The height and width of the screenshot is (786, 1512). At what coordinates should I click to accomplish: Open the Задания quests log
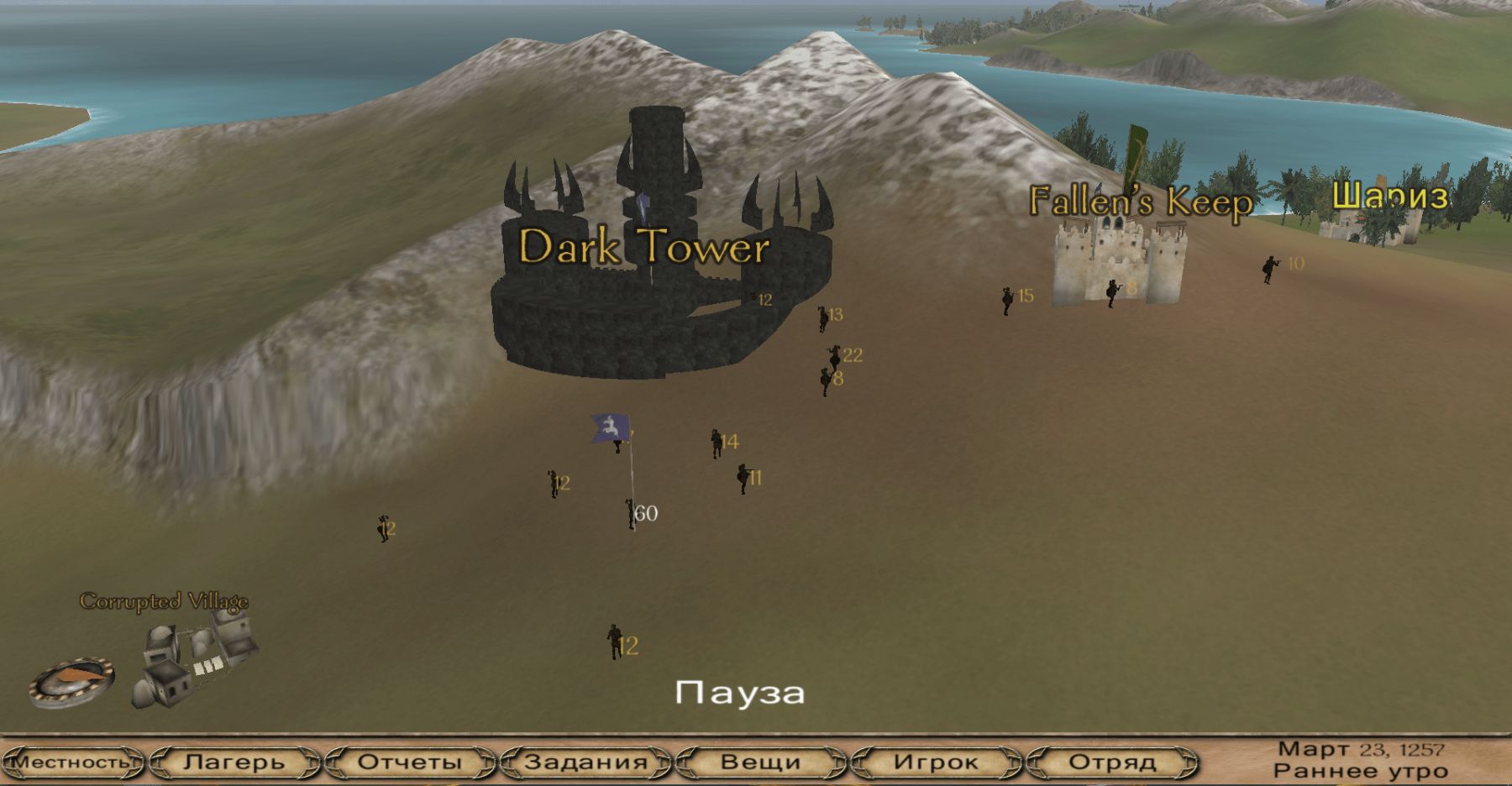click(585, 762)
